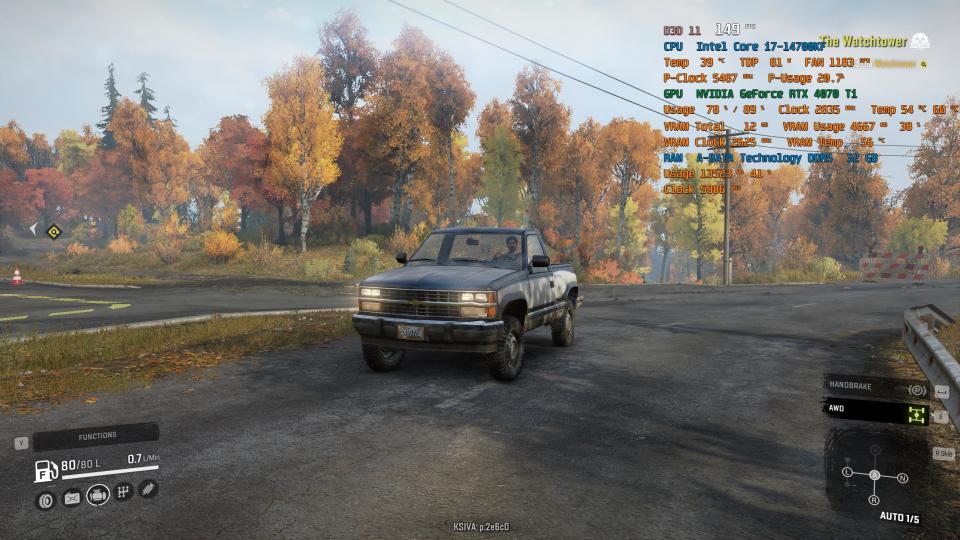Screen dimensions: 960x540
Task: Select the gearbox status icon
Action: 123,491
